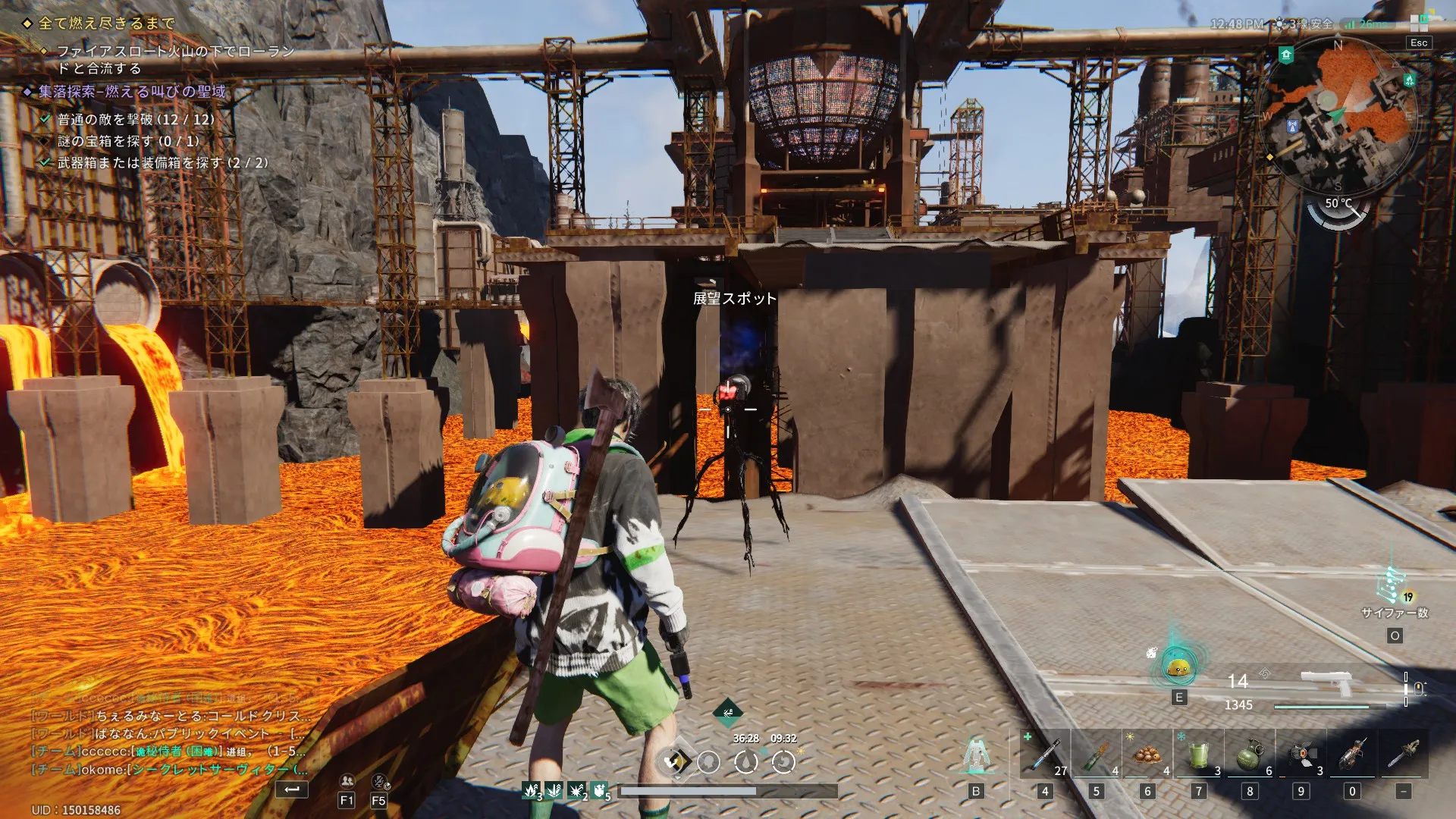Click the white pistol weapon icon
Screen dimensions: 1456x819
click(1327, 682)
